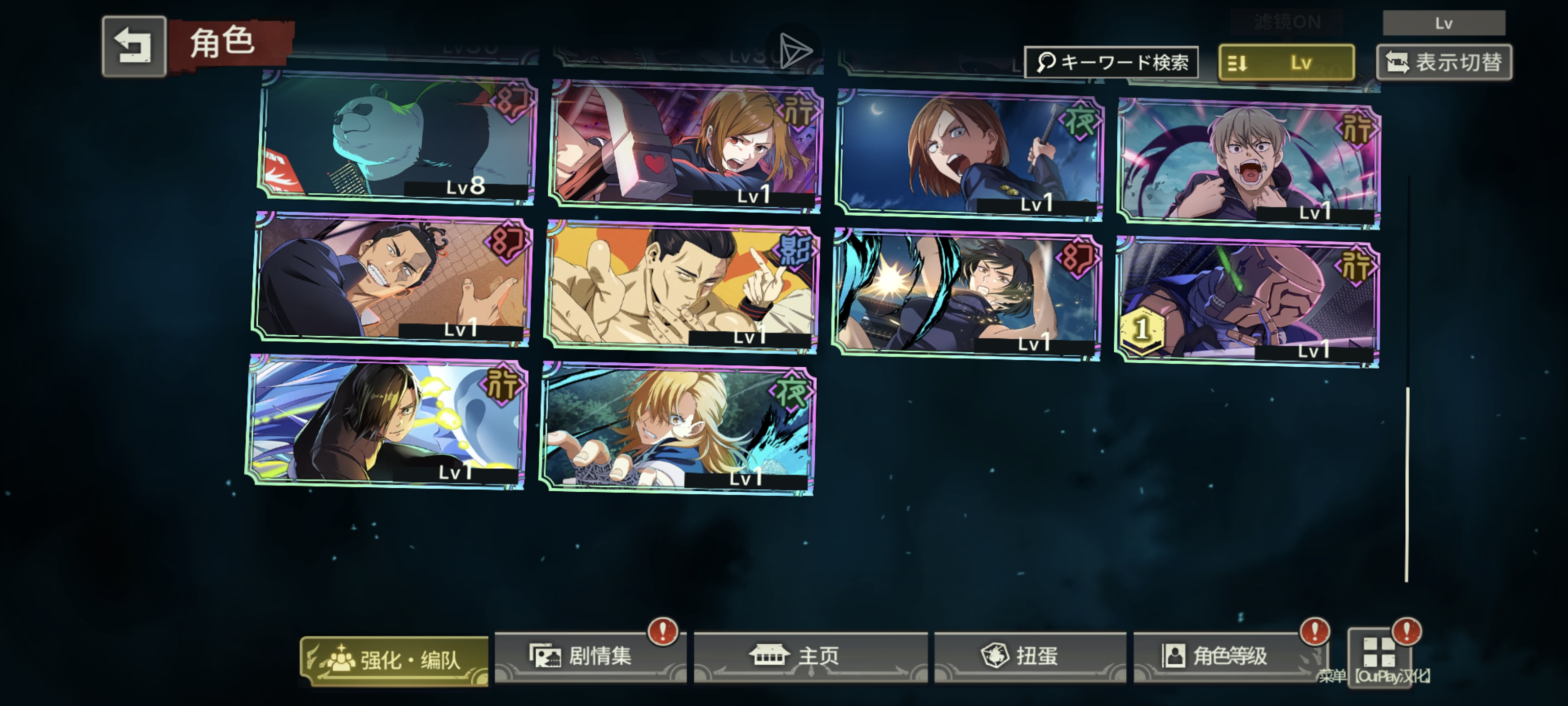Select the long dark-haired character card

point(388,422)
